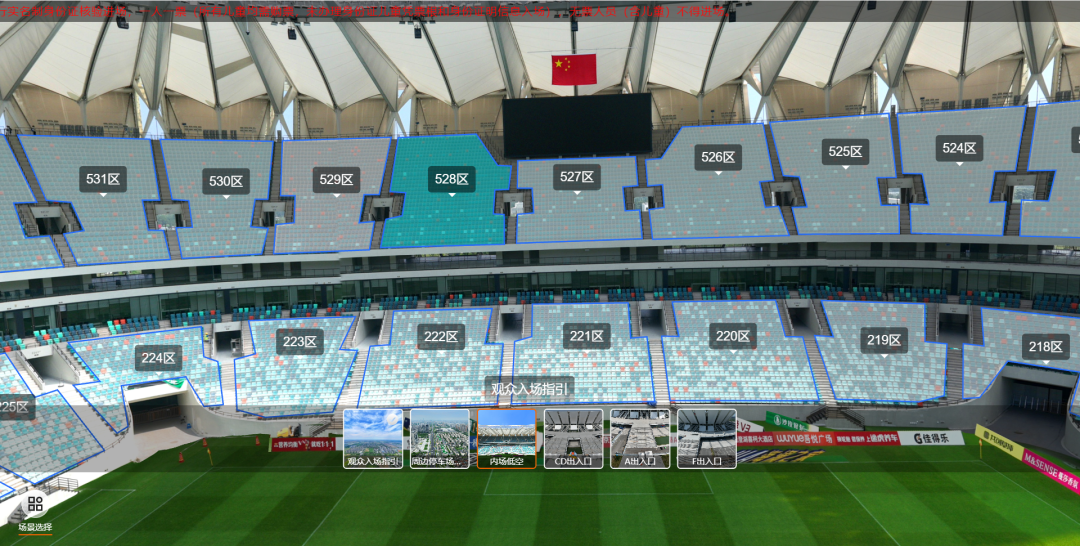Image resolution: width=1080 pixels, height=546 pixels.
Task: Switch to the CD出入口 scene
Action: 573,438
